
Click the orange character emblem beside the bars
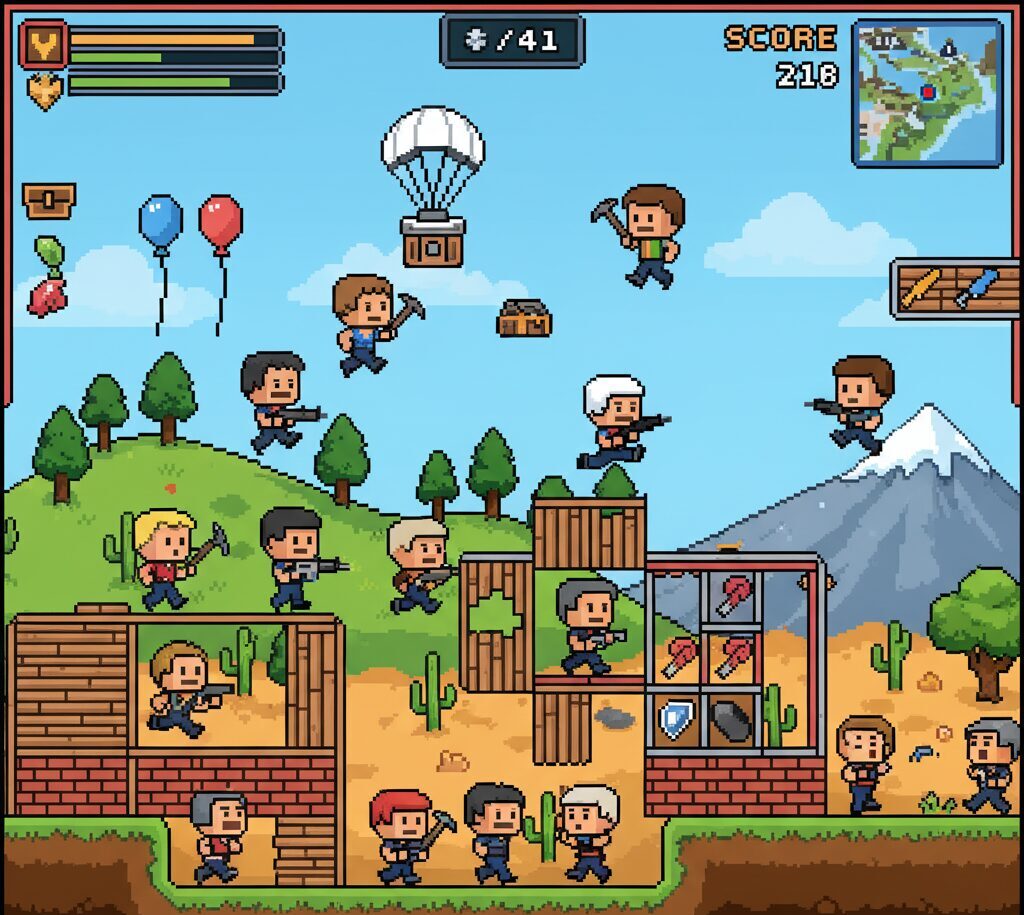click(x=44, y=44)
